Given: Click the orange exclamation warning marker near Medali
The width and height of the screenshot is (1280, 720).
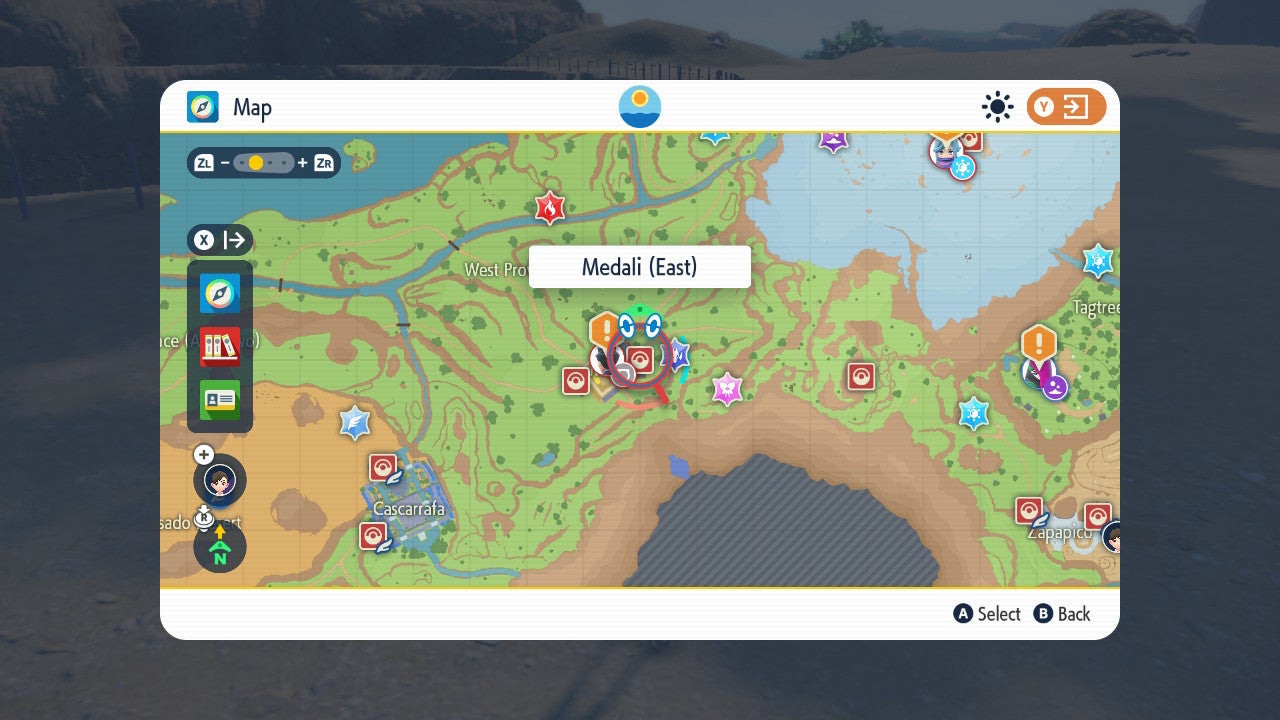Looking at the screenshot, I should point(604,327).
